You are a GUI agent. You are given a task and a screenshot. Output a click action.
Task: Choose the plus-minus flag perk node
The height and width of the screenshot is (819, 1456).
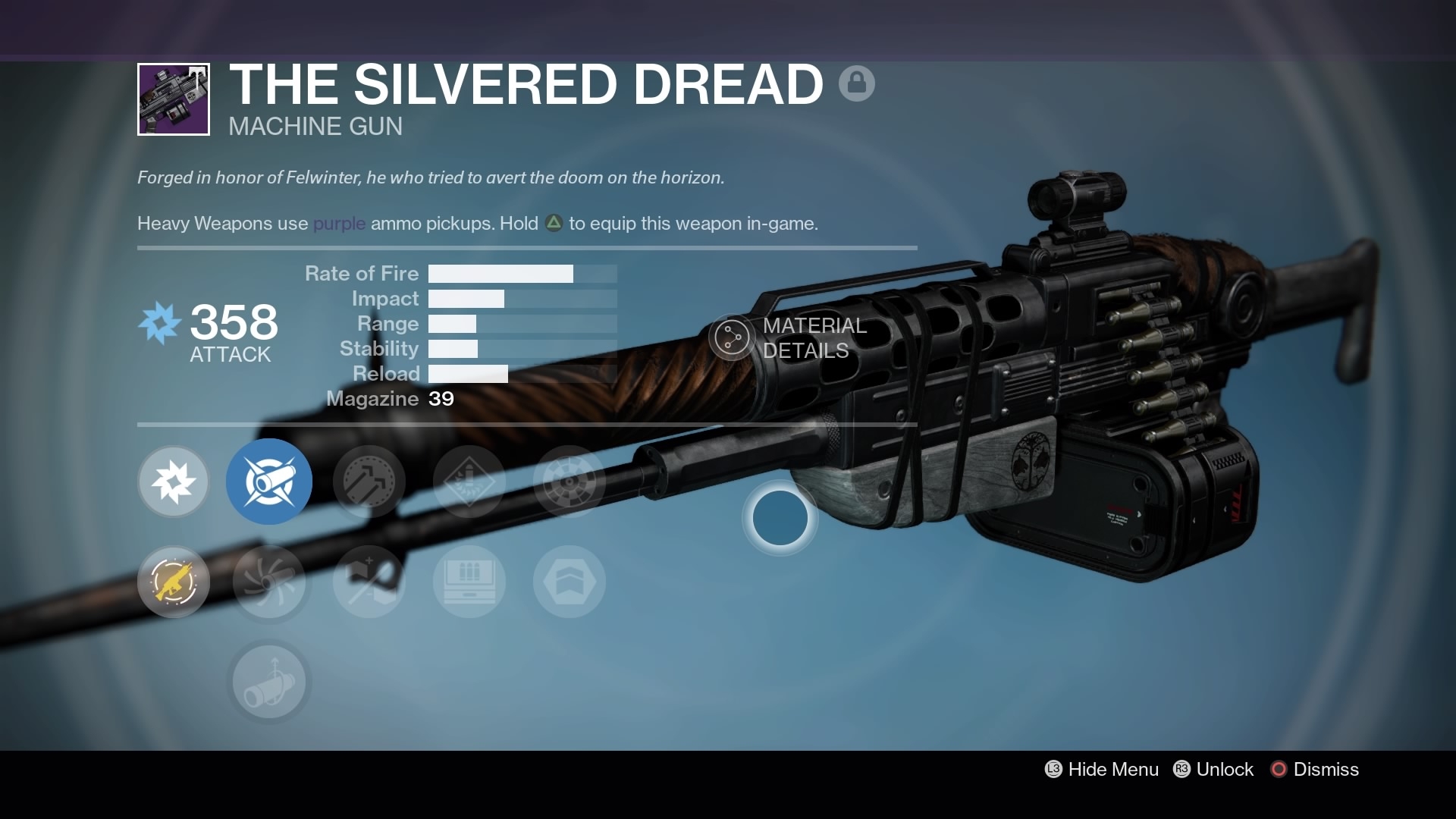click(369, 582)
